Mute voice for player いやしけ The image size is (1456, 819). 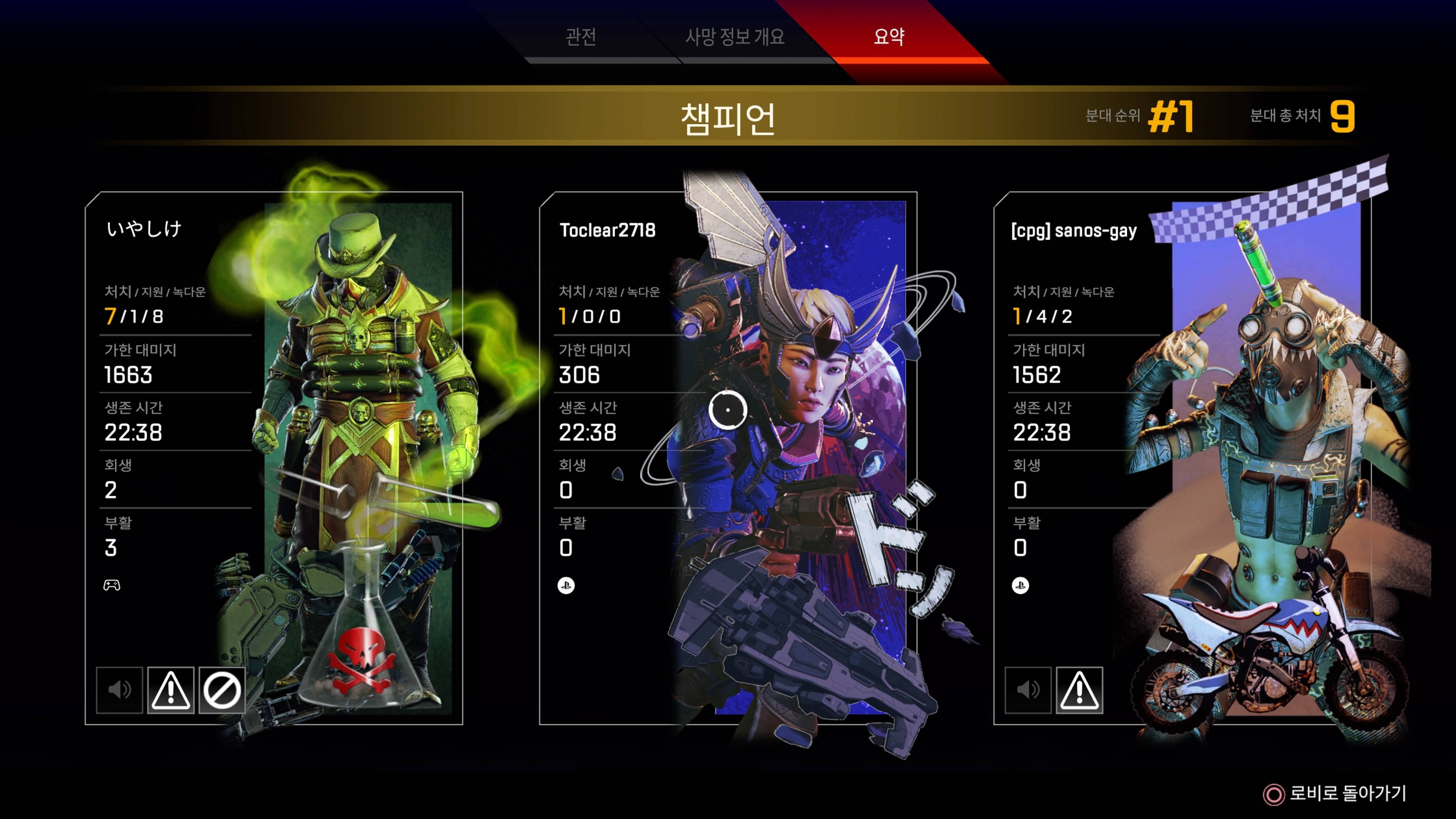click(x=119, y=690)
